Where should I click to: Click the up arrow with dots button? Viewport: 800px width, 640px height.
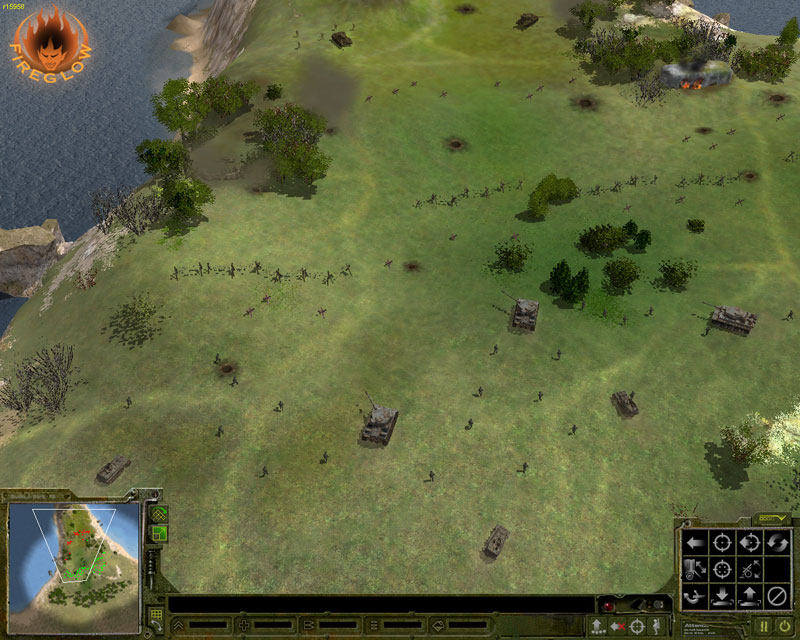click(x=596, y=626)
